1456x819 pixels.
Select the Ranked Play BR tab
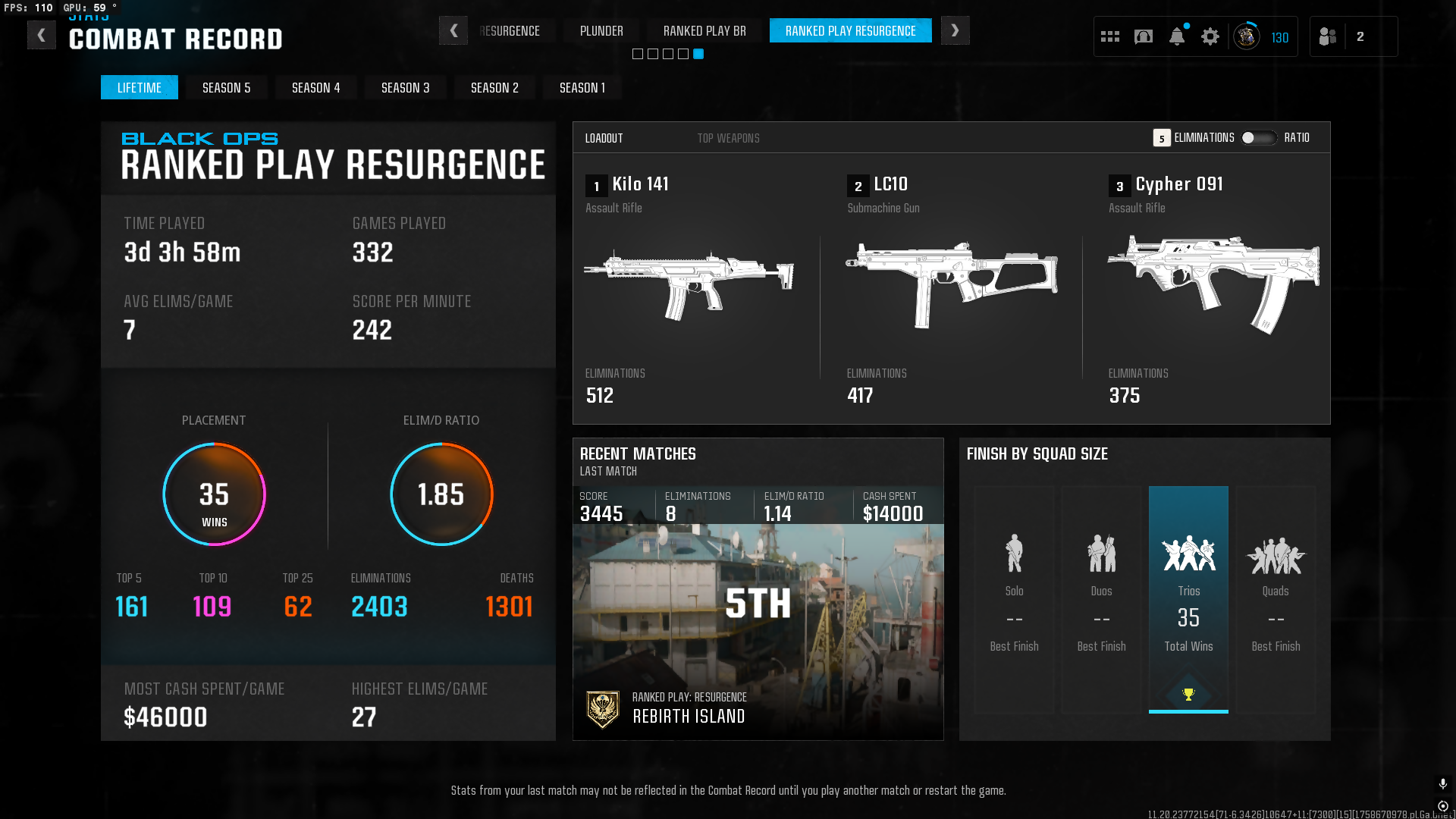click(704, 31)
